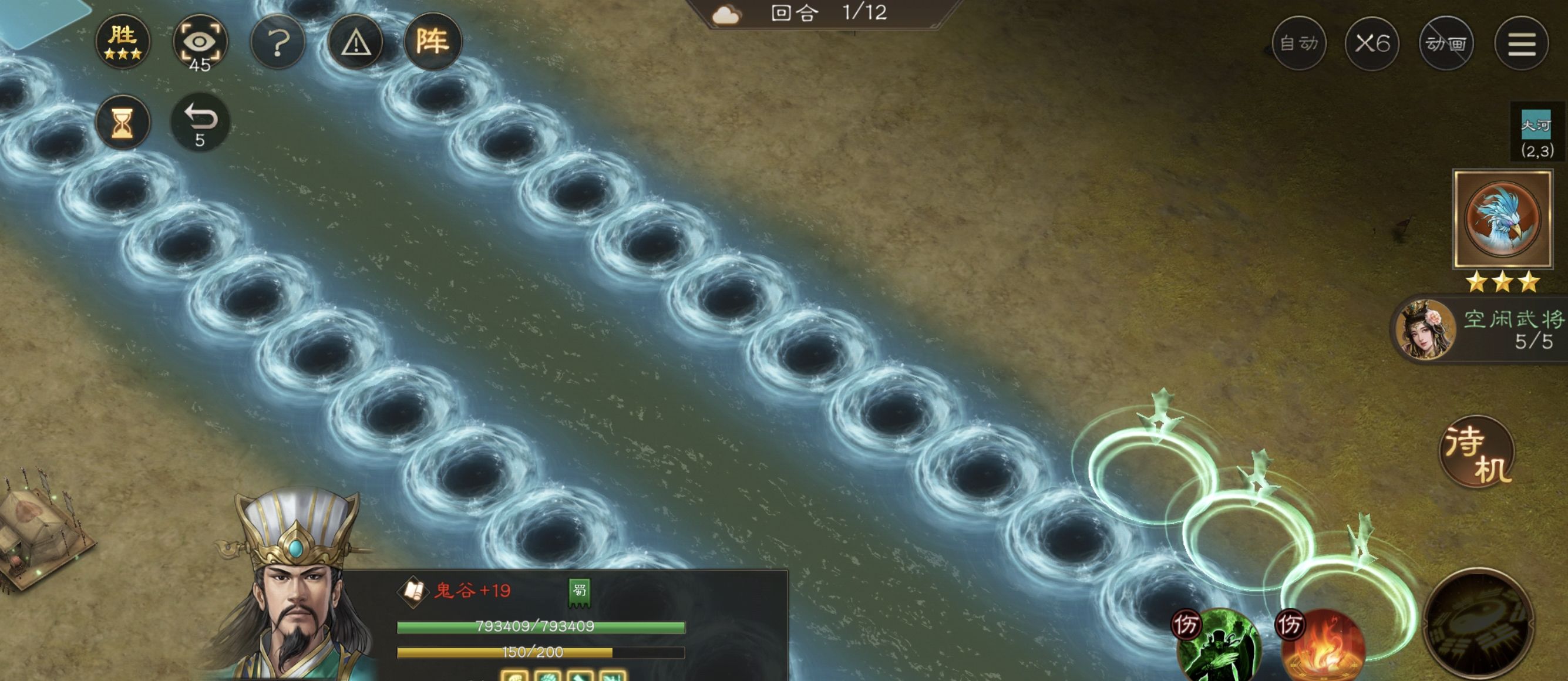Toggle the eye view range button
Image resolution: width=1568 pixels, height=681 pixels.
[200, 43]
